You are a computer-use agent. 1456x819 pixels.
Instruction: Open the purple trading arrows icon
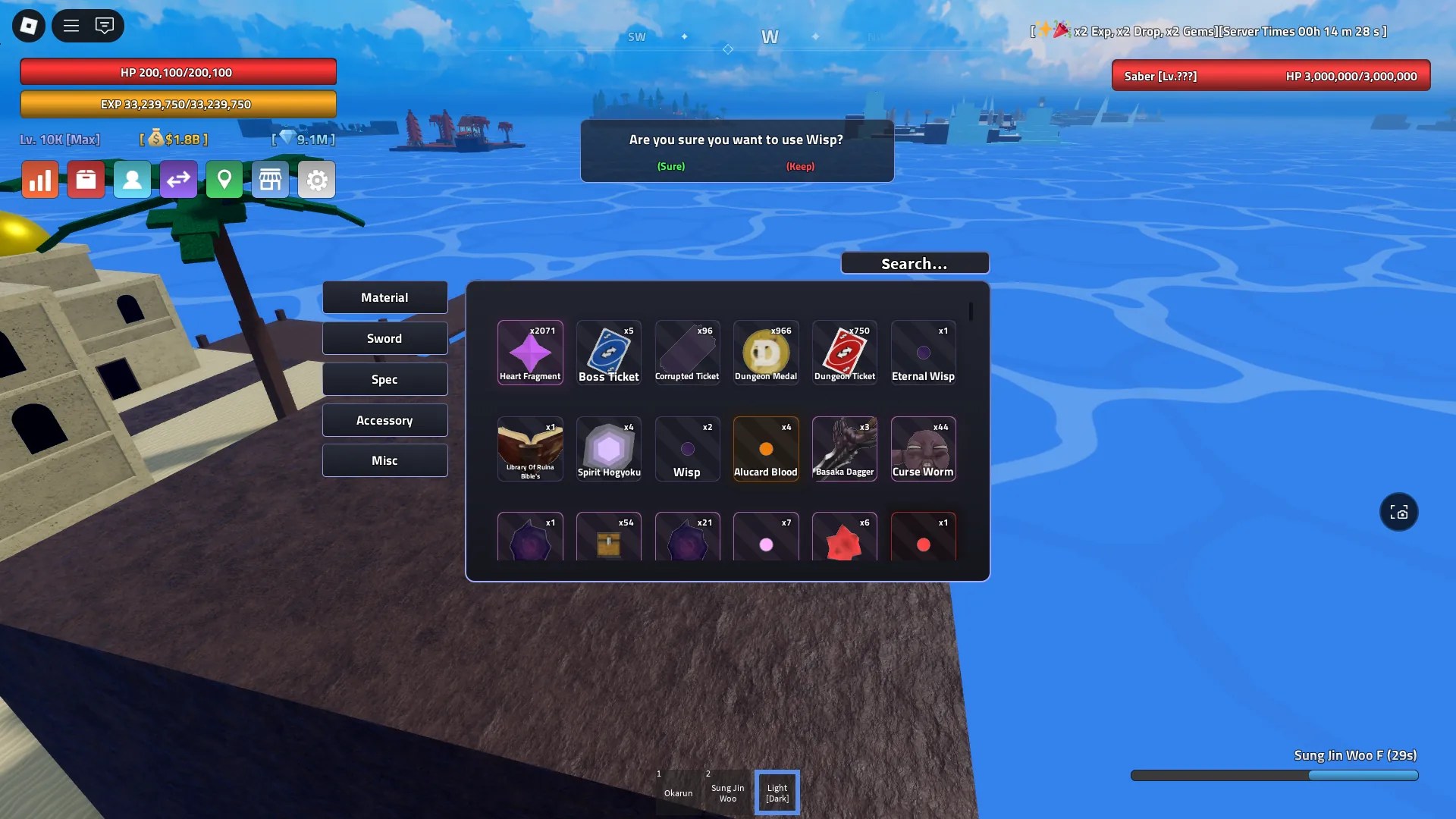pyautogui.click(x=178, y=179)
